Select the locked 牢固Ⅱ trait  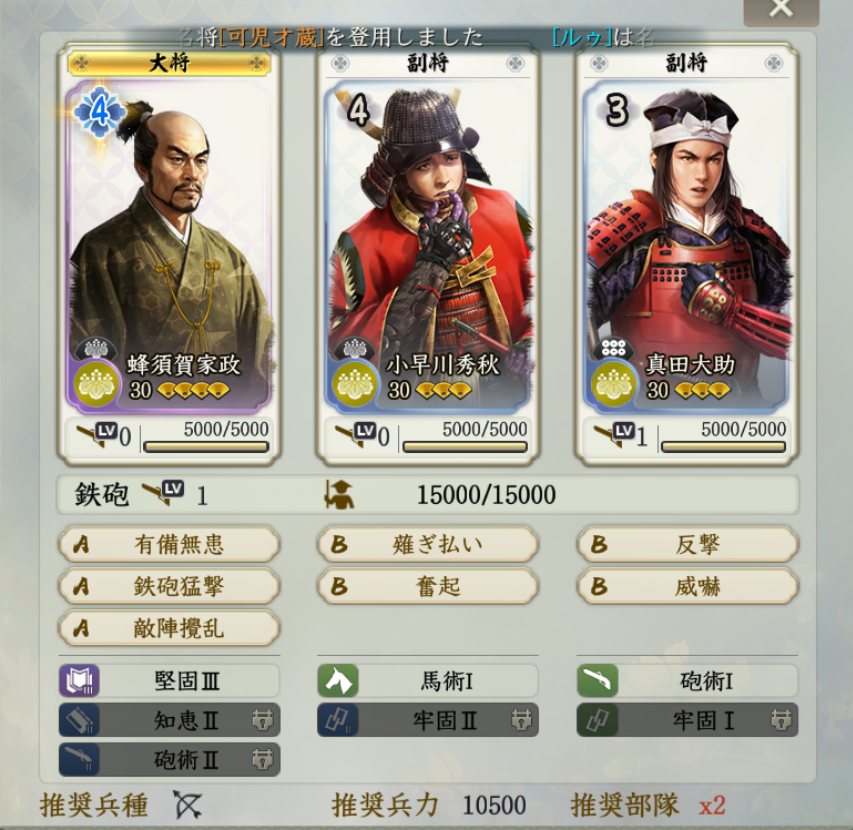[x=428, y=720]
